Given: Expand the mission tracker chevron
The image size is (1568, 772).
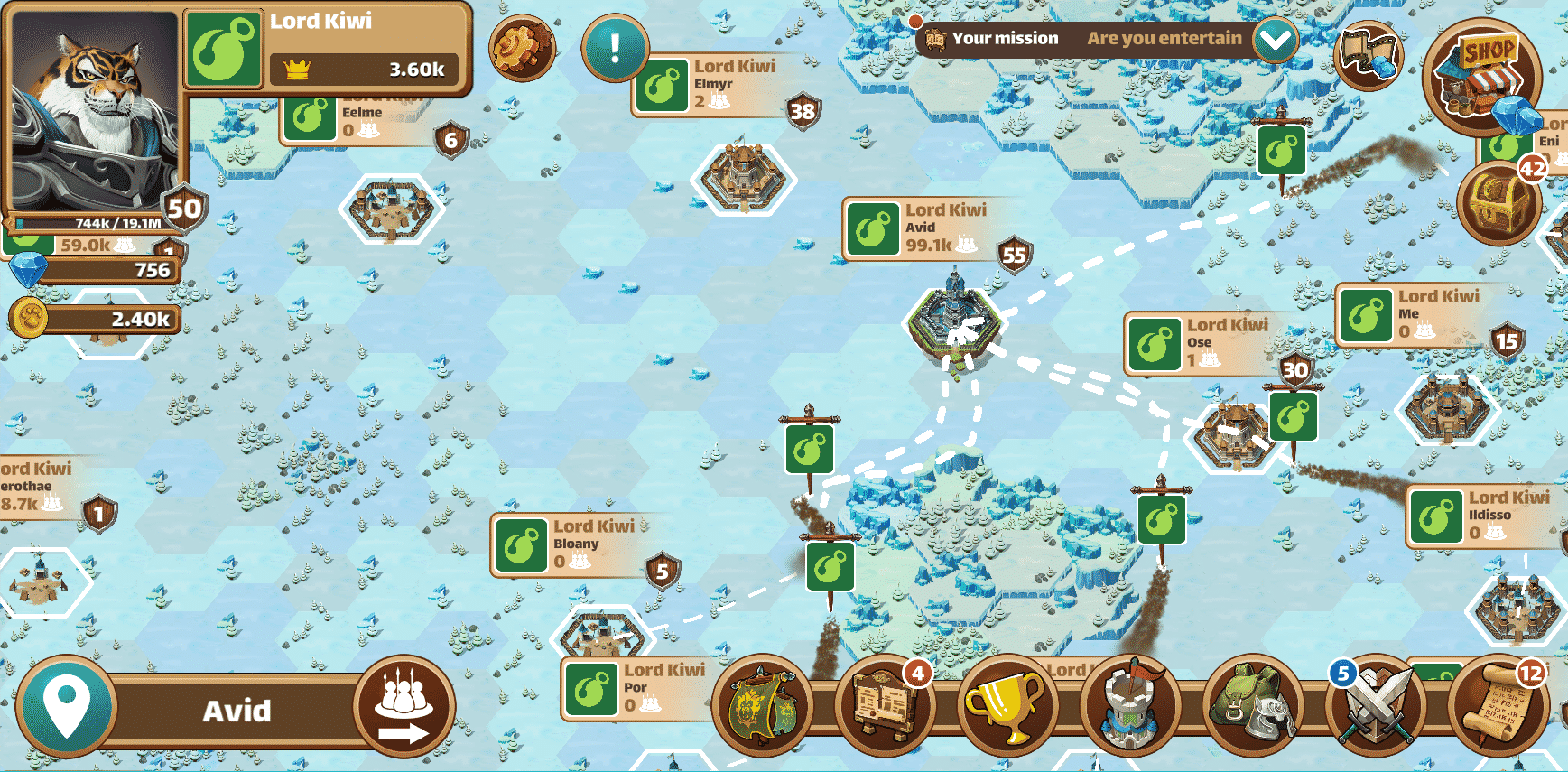Looking at the screenshot, I should (1275, 40).
